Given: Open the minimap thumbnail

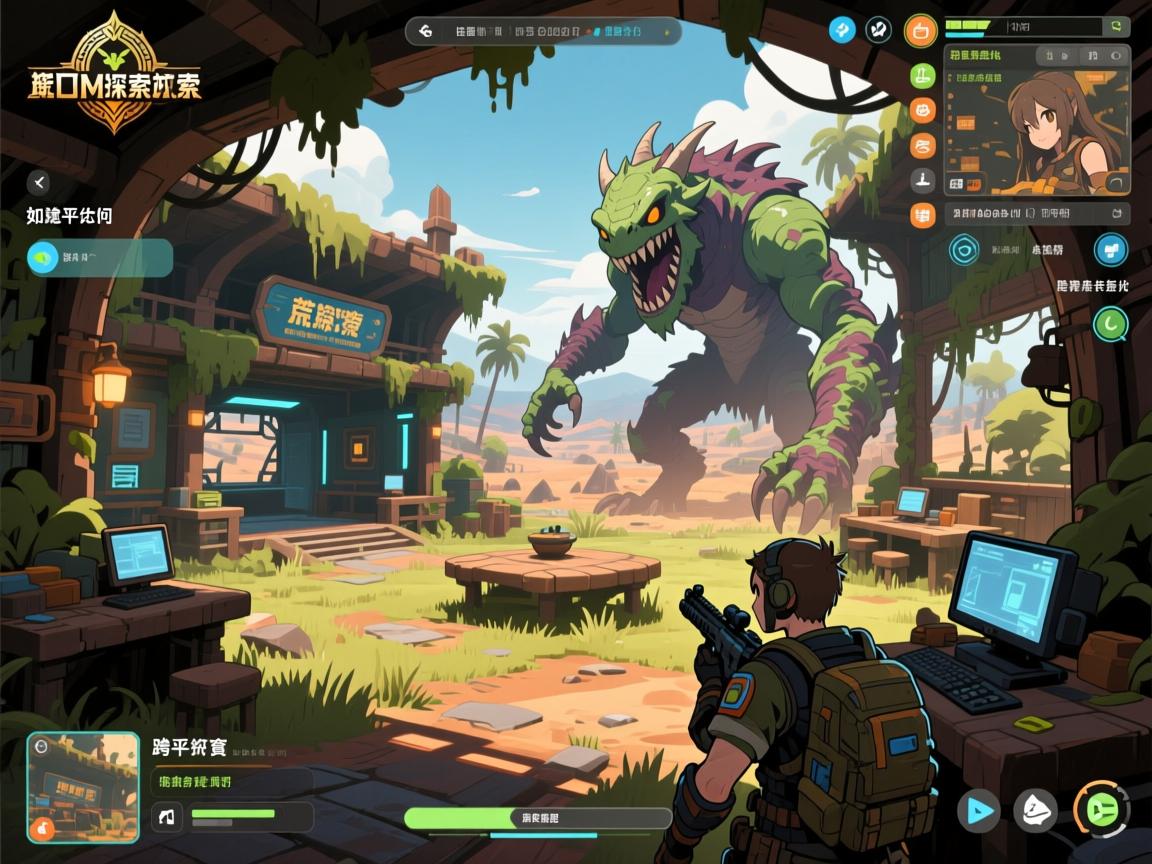Looking at the screenshot, I should click(83, 786).
